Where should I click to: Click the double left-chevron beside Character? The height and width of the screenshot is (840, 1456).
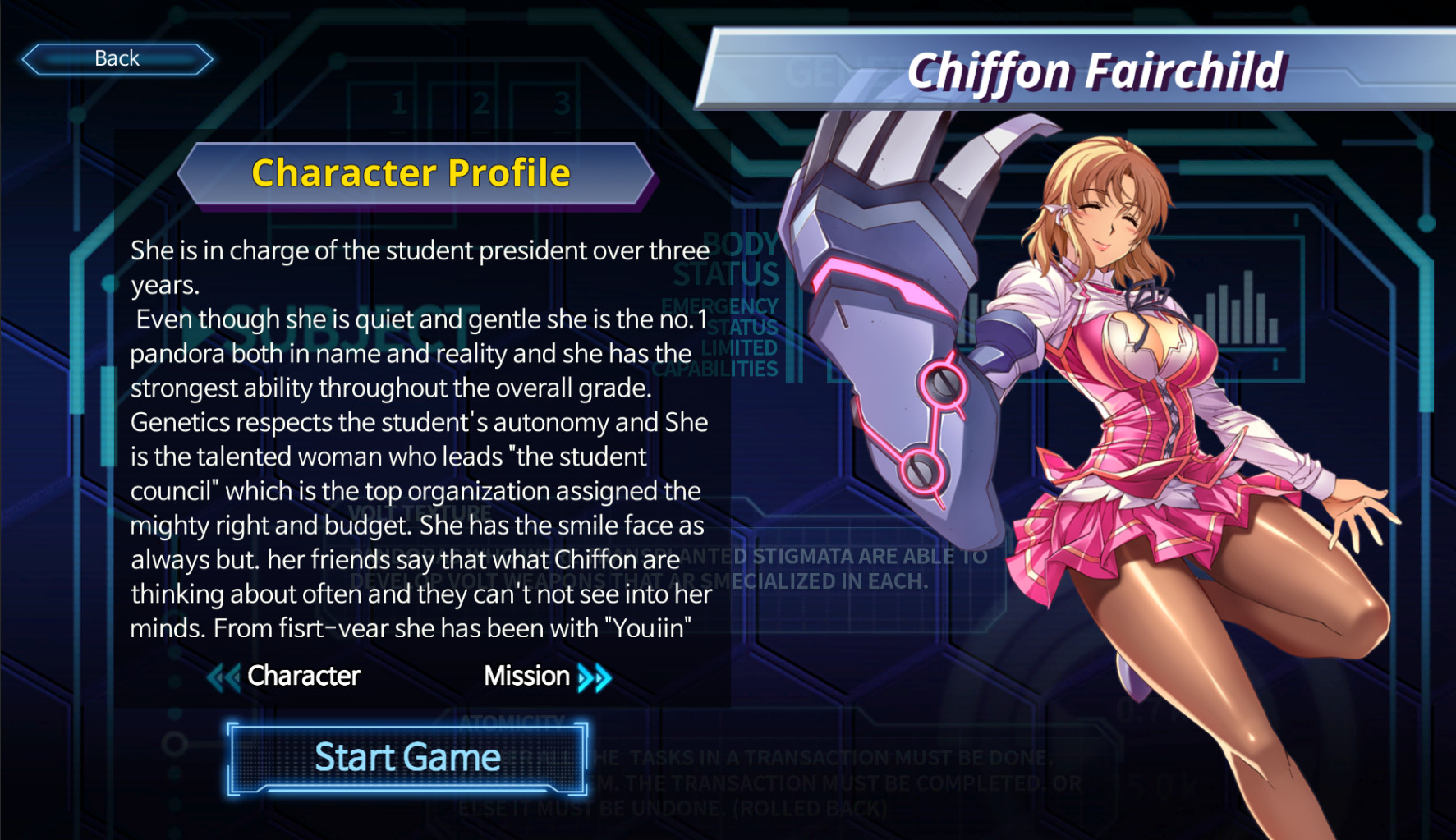pyautogui.click(x=222, y=677)
